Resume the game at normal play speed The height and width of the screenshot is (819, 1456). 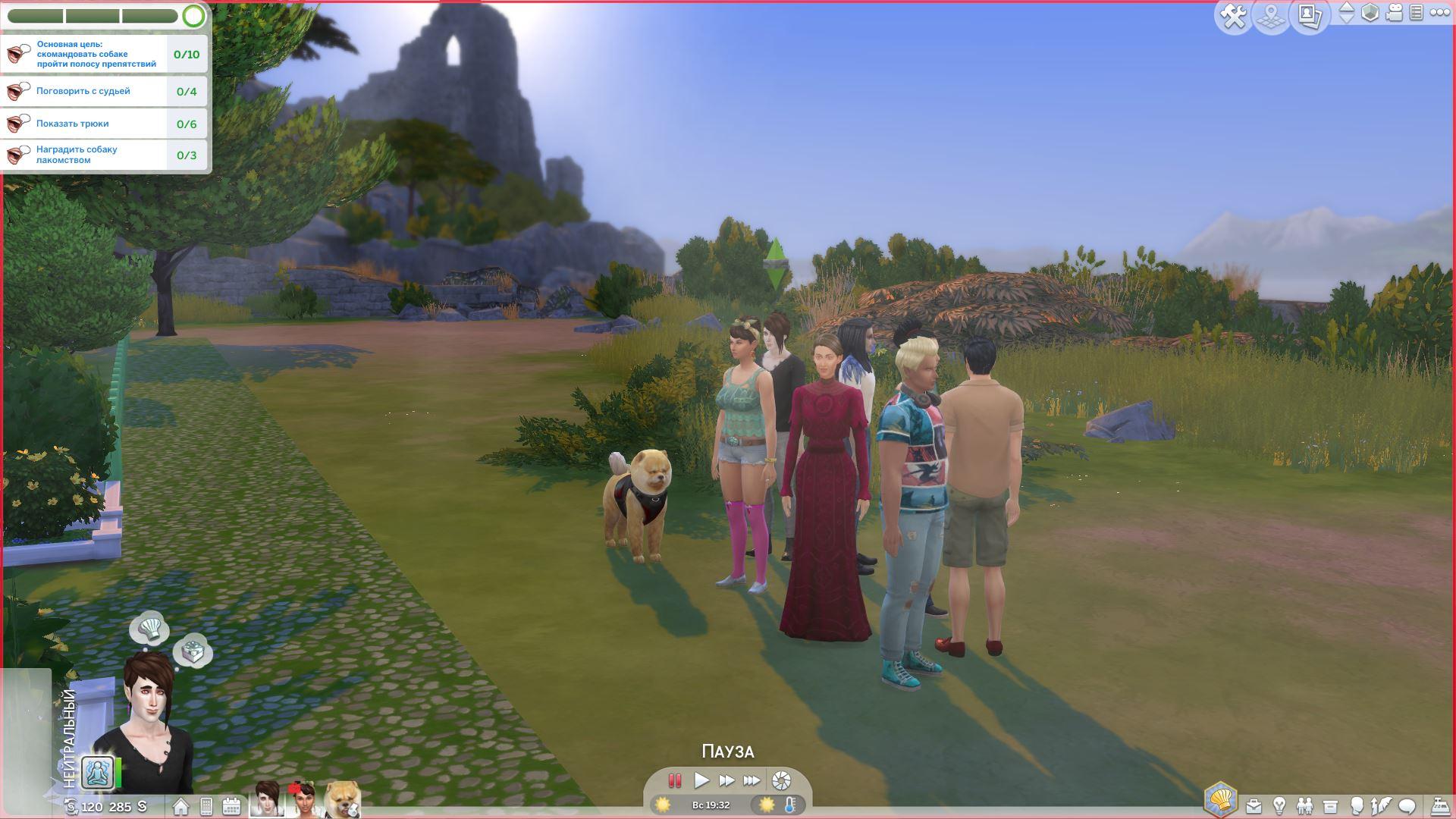coord(701,780)
